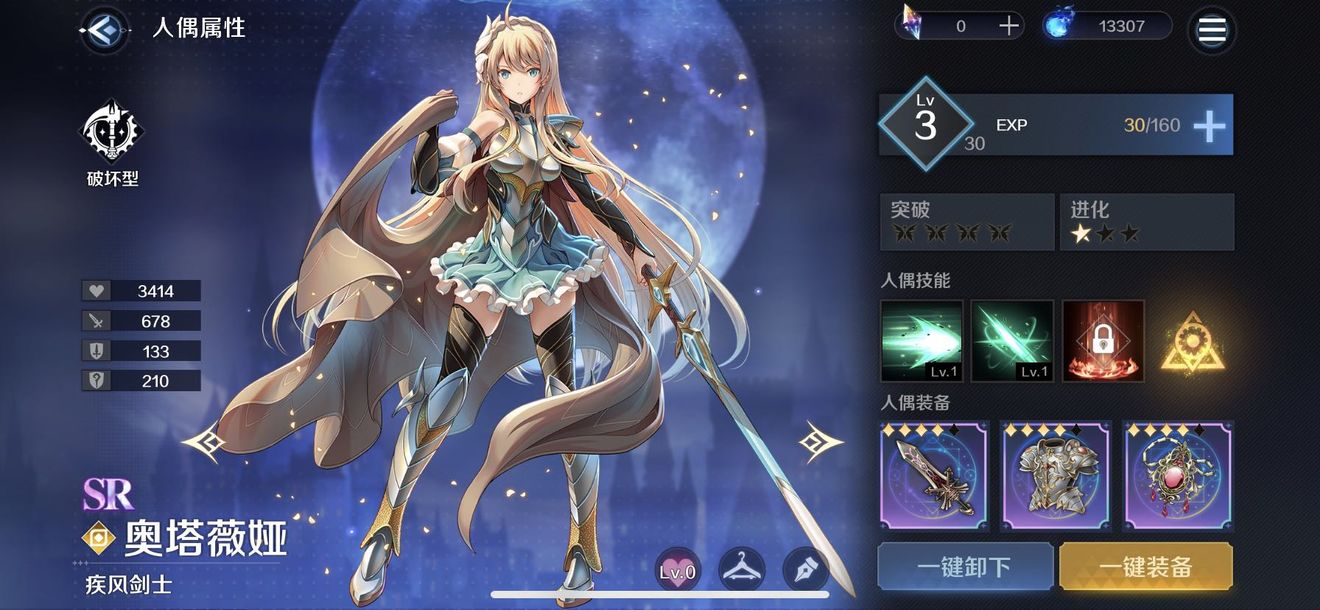The image size is (1320, 610).
Task: Click 一键卸下 to unequip all
Action: click(x=965, y=567)
